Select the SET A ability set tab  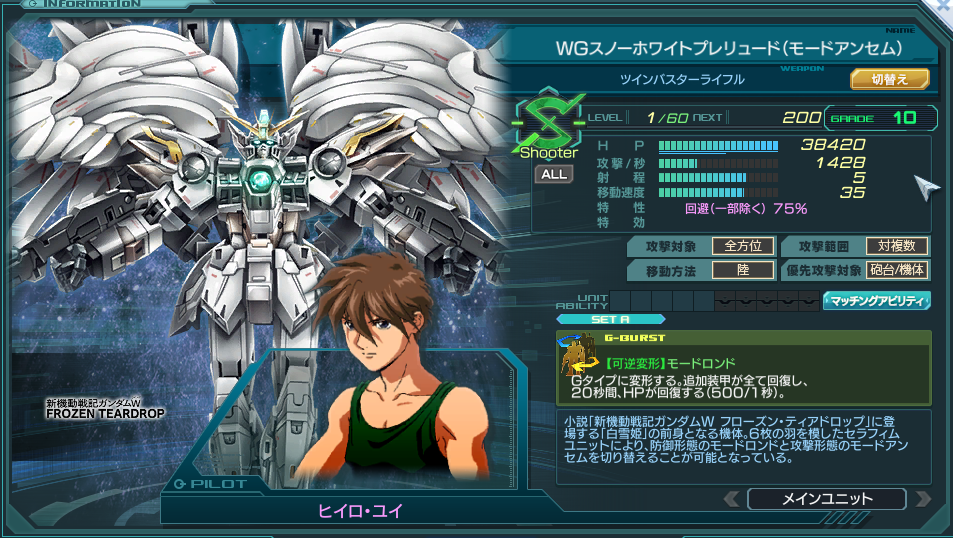[609, 320]
